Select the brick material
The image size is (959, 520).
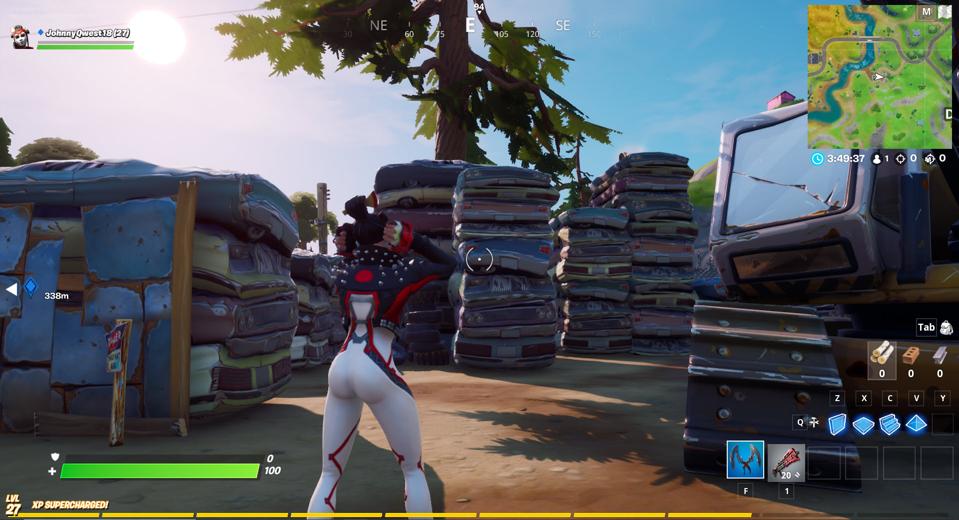(x=910, y=354)
